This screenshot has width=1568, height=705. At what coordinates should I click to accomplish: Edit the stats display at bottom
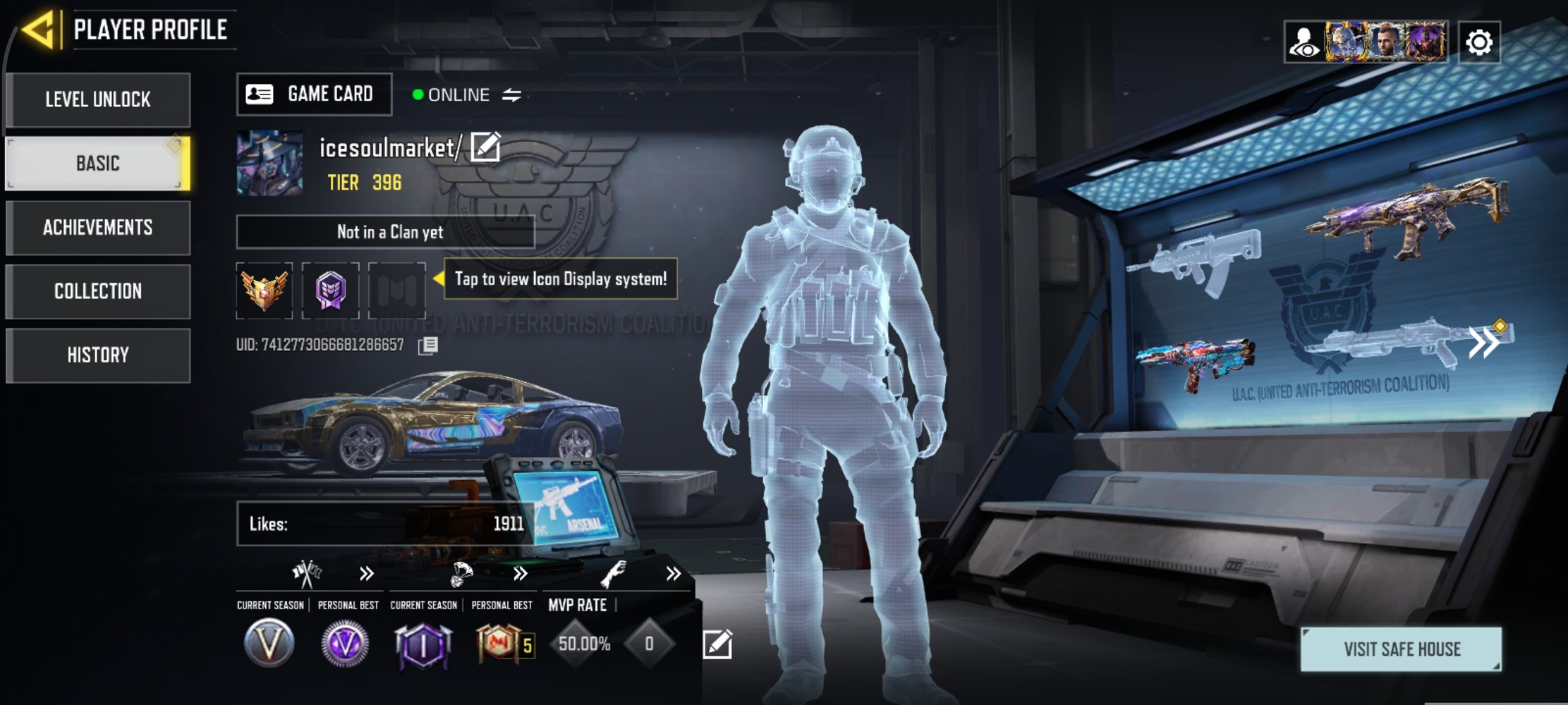(717, 644)
